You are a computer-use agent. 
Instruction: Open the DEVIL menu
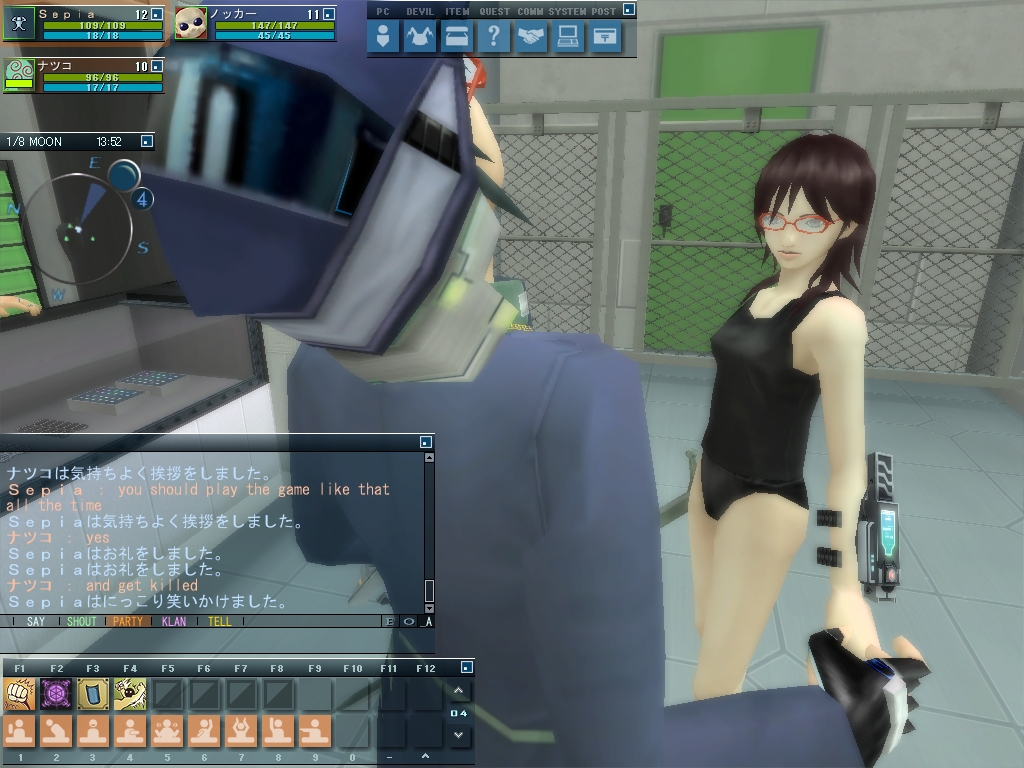tap(420, 38)
